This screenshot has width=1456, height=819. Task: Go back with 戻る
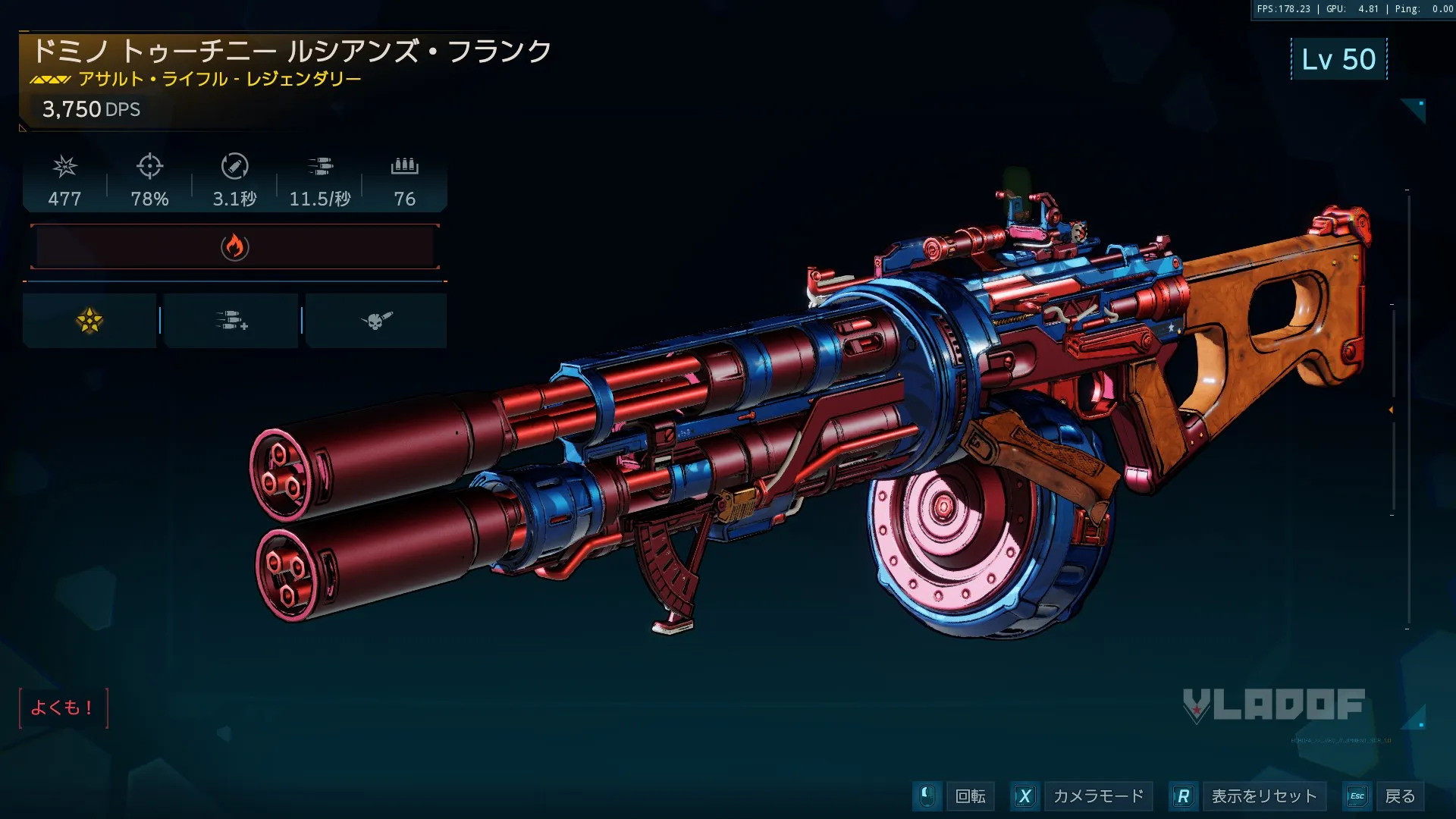tap(1399, 796)
